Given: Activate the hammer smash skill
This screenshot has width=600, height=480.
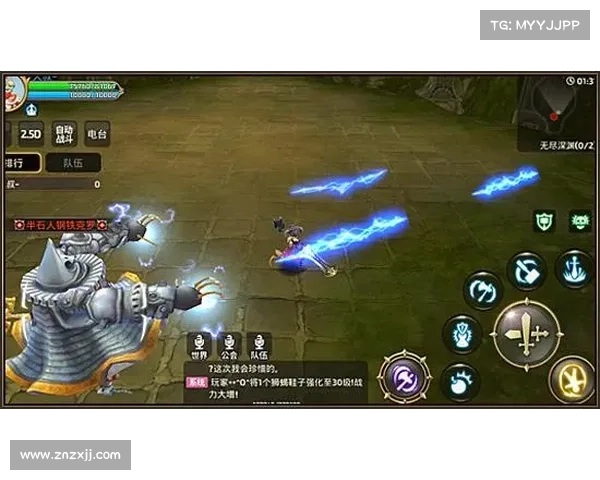Looking at the screenshot, I should point(526,270).
